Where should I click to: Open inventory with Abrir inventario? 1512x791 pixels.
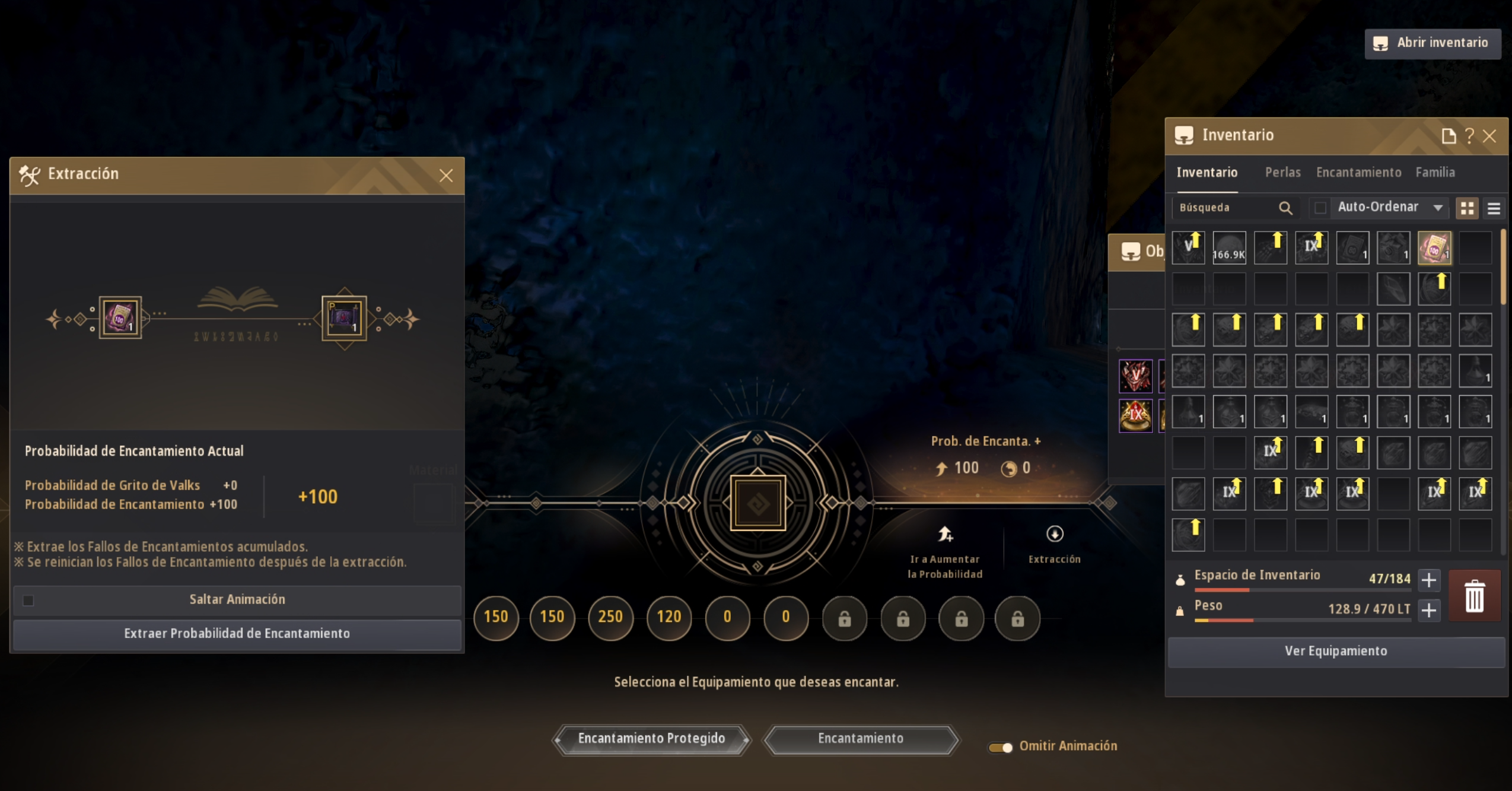pos(1433,43)
